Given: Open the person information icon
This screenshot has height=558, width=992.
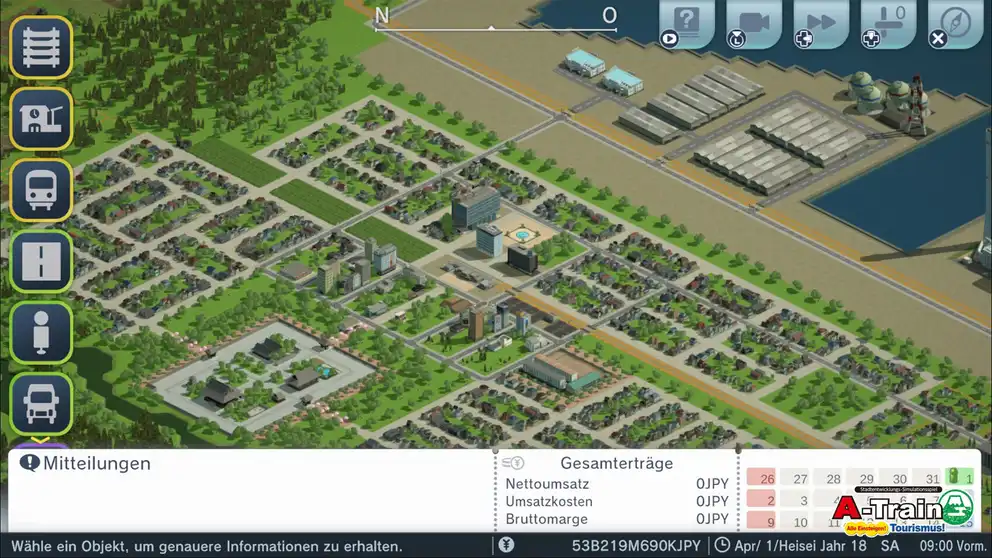Looking at the screenshot, I should [x=41, y=332].
